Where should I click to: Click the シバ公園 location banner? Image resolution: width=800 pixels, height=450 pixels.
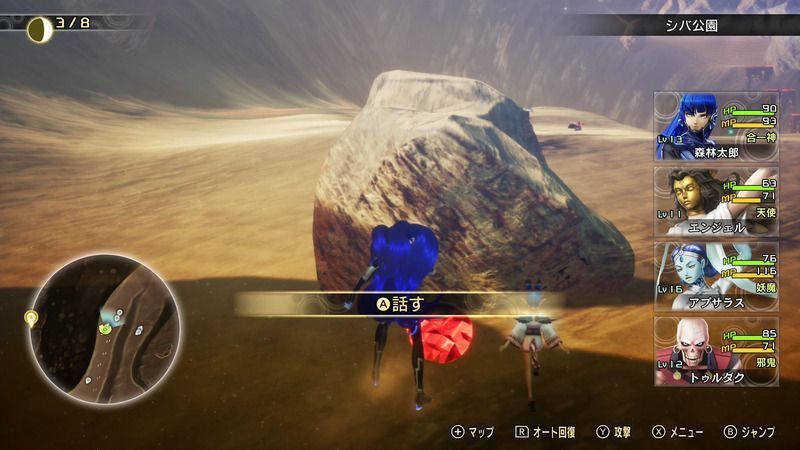click(691, 24)
